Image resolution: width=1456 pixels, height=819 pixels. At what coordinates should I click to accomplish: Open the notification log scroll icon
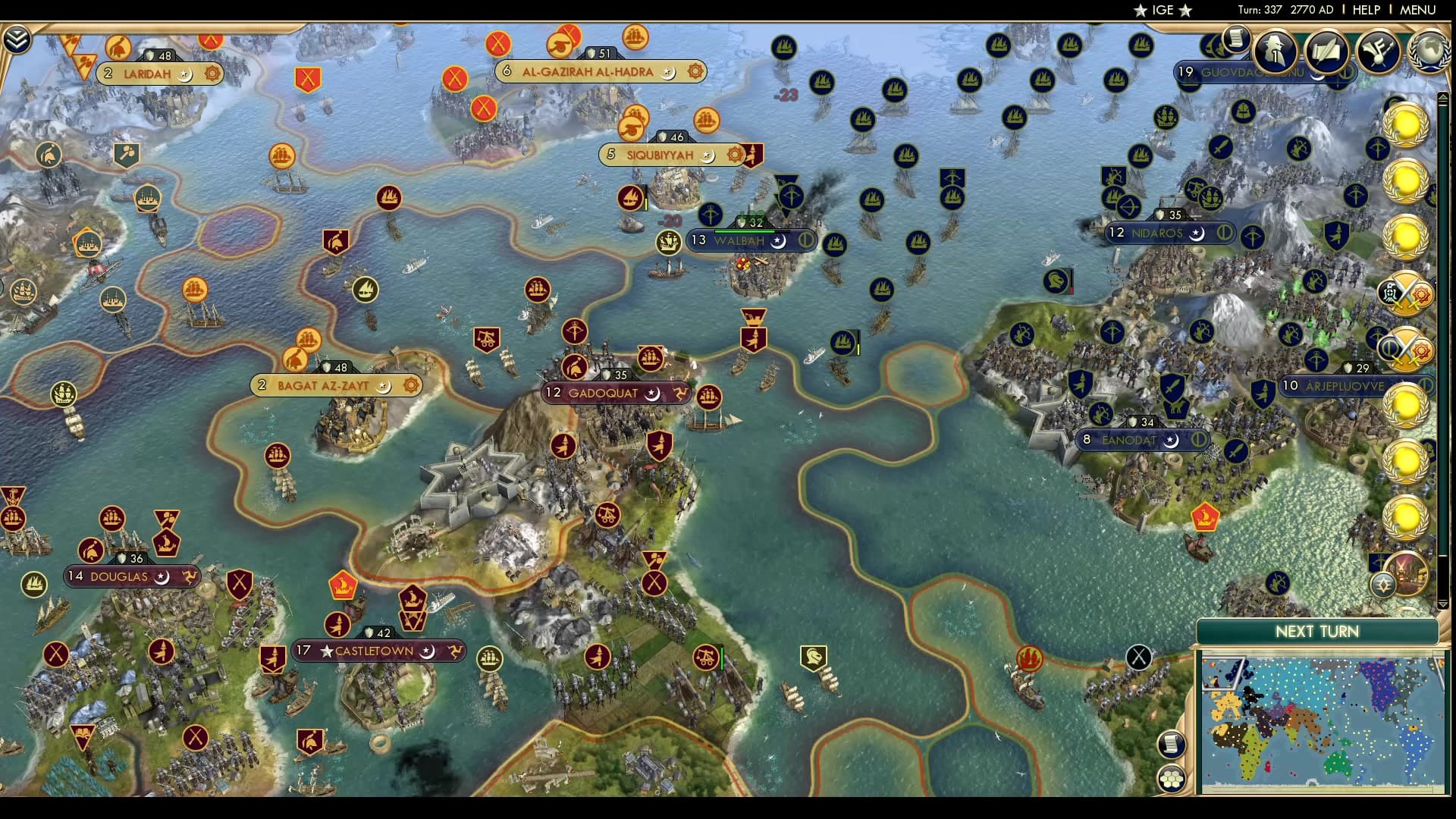click(1236, 38)
